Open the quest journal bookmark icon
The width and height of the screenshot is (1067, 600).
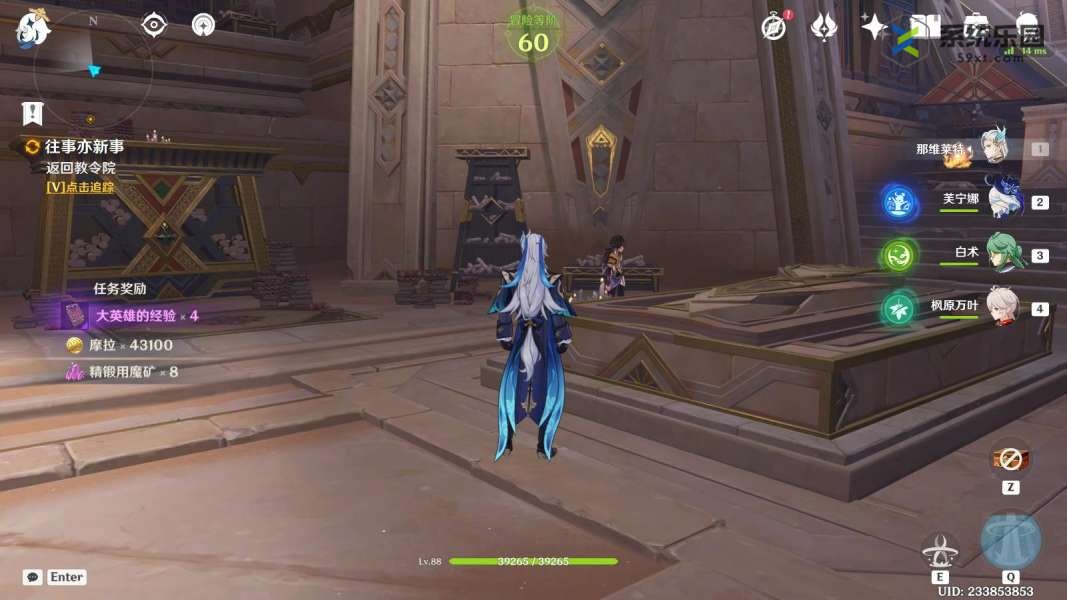(33, 112)
